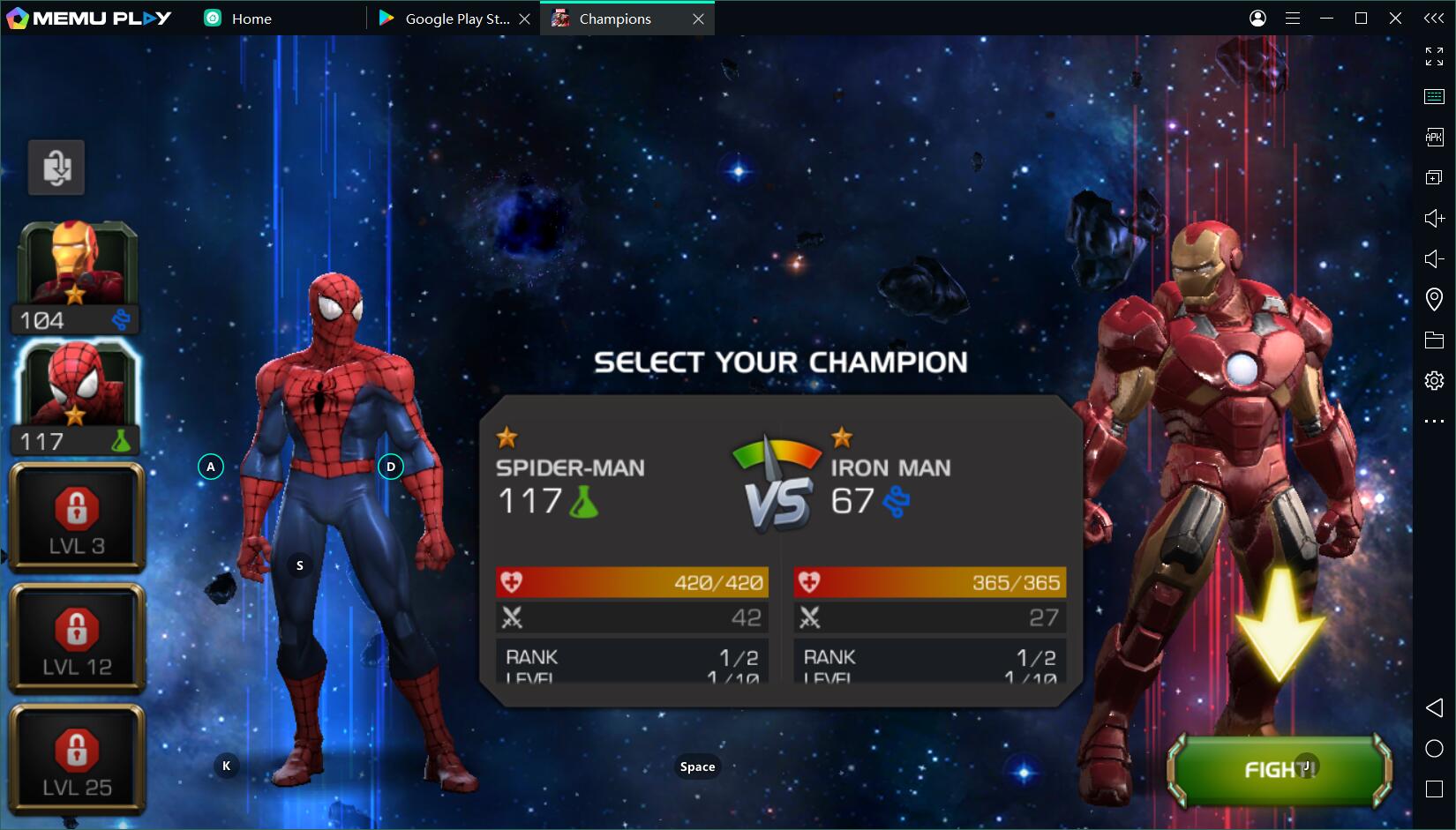Click the swap icon above the champion list
Screen dimensions: 1456x830
click(56, 167)
